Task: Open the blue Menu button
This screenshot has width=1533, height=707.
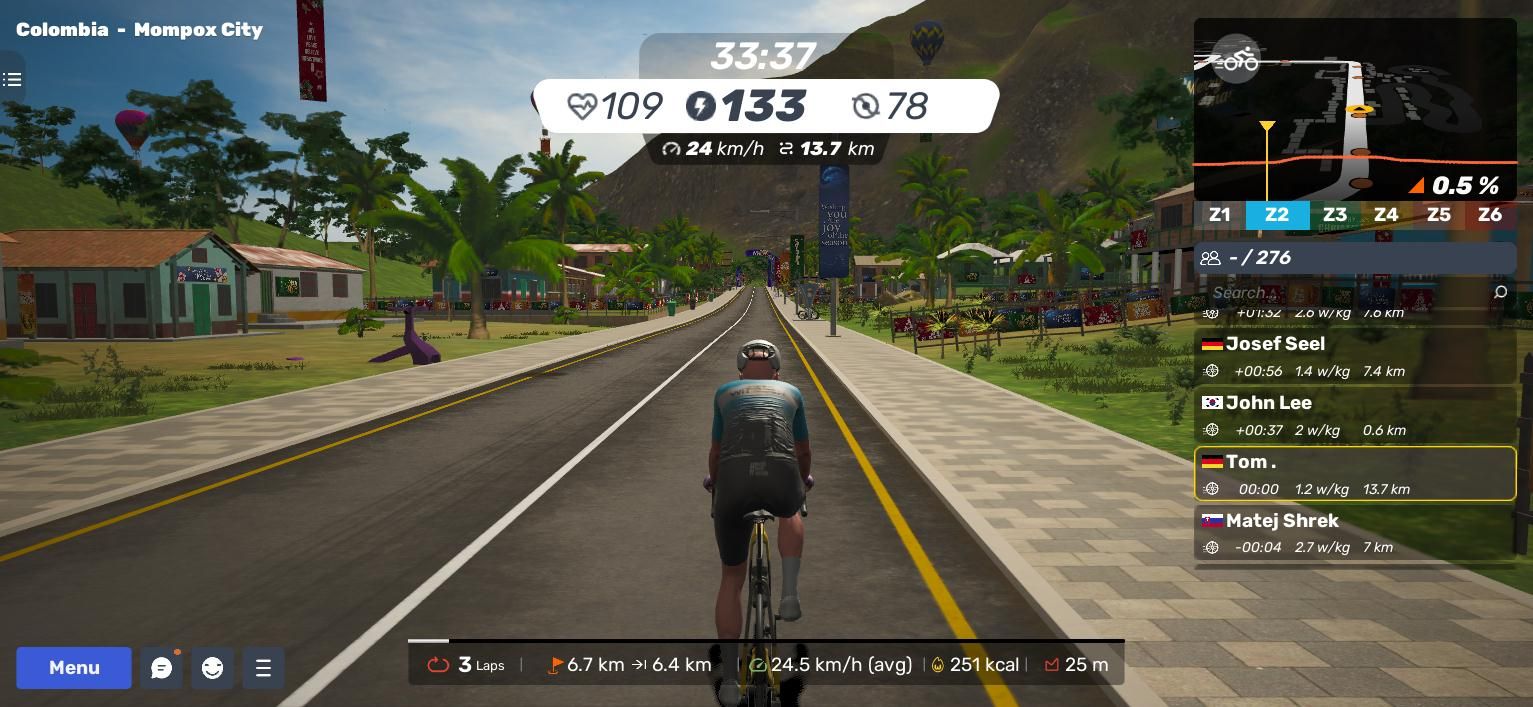Action: coord(74,668)
